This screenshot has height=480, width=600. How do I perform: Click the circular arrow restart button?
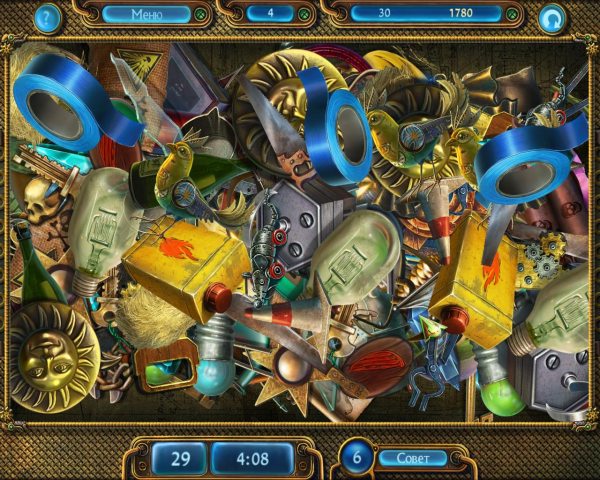pyautogui.click(x=551, y=17)
